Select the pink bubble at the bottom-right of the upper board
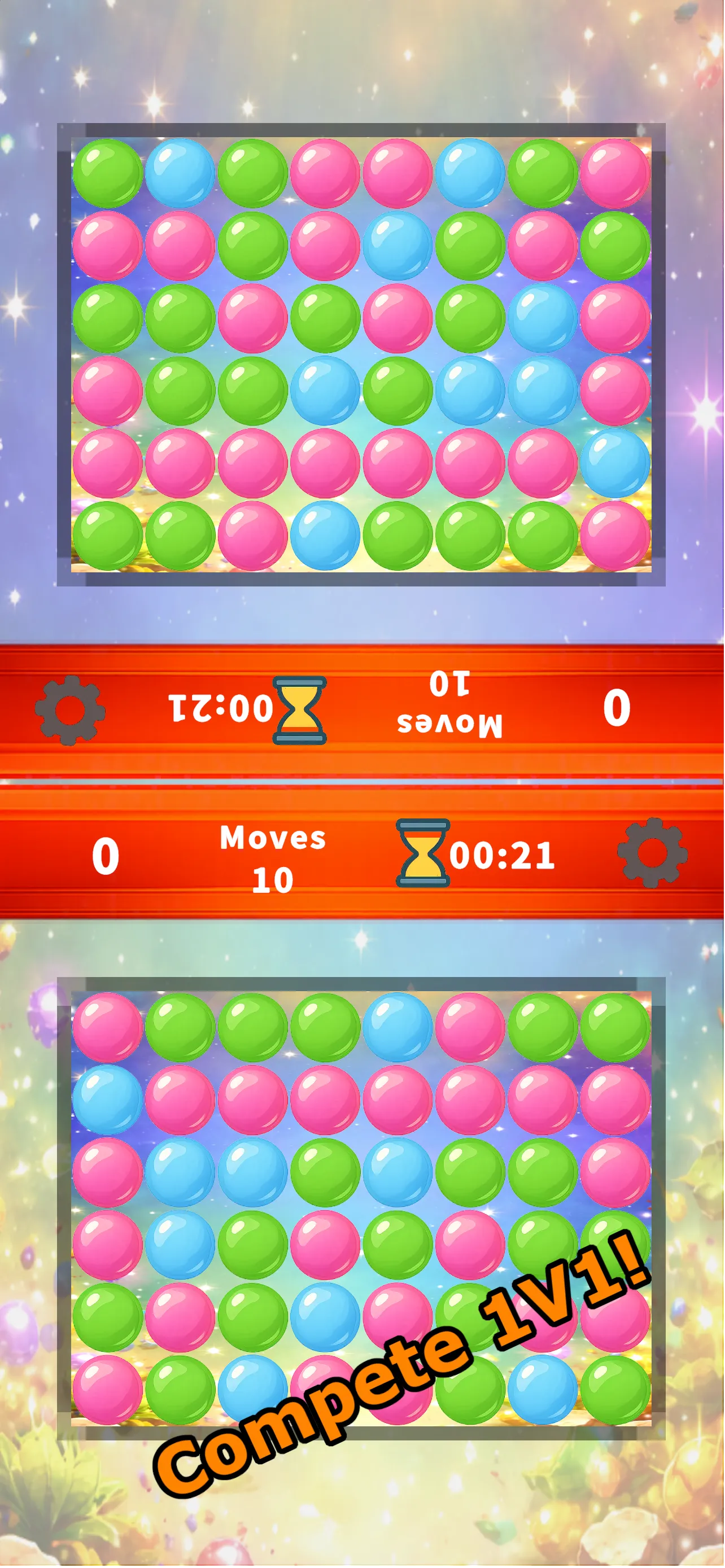 coord(615,536)
